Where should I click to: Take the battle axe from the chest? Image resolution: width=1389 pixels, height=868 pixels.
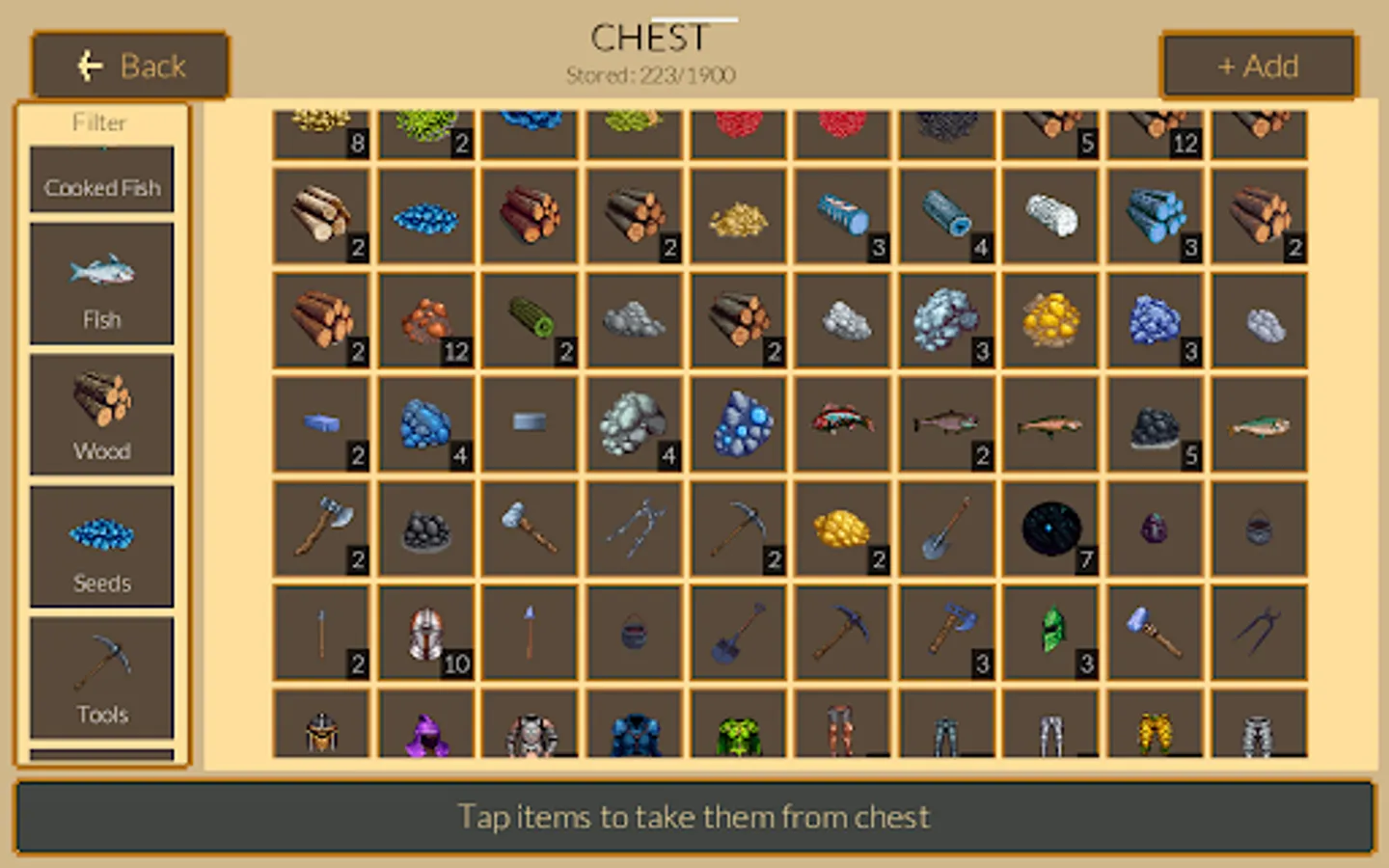(x=321, y=529)
